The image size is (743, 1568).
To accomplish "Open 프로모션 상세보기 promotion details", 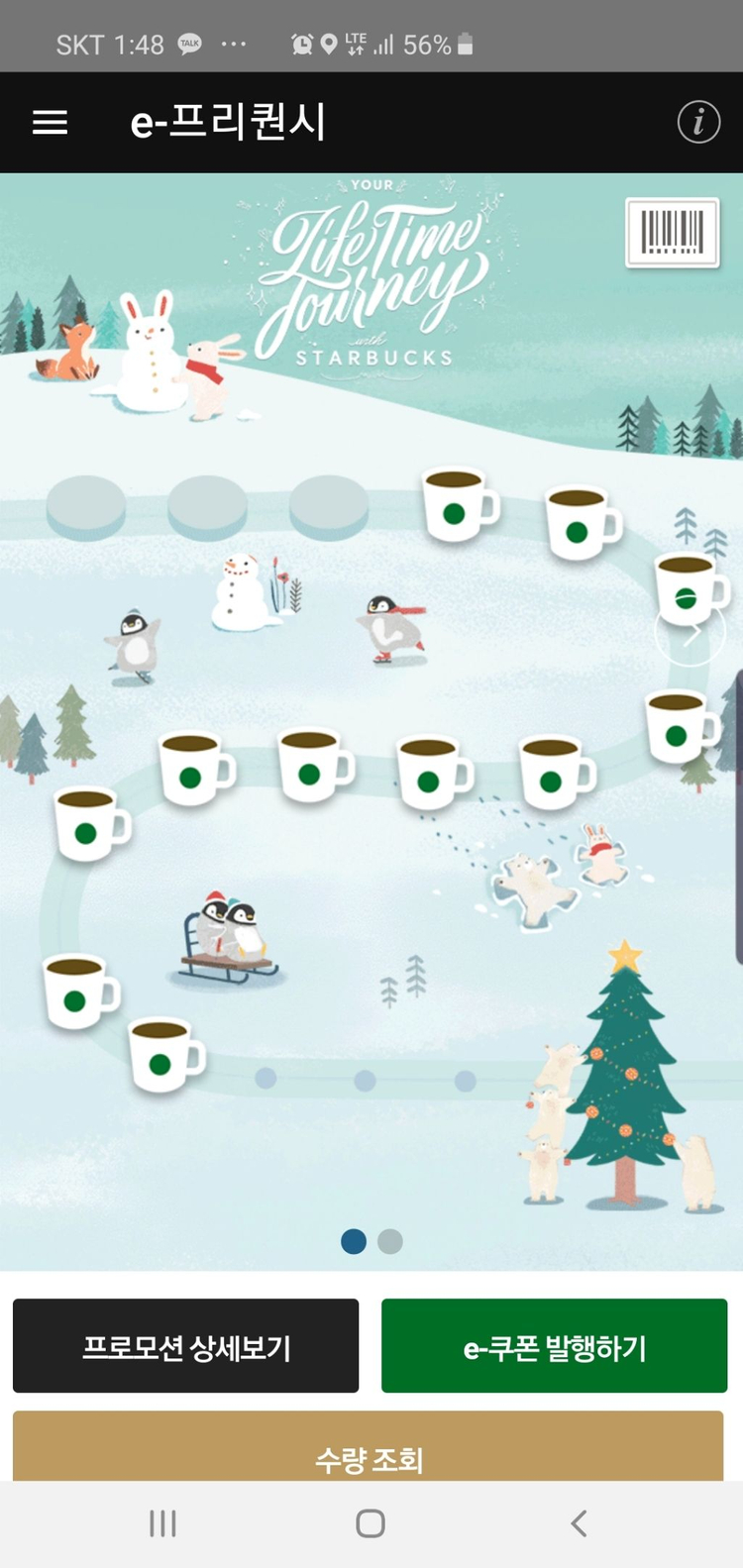I will click(x=186, y=1346).
